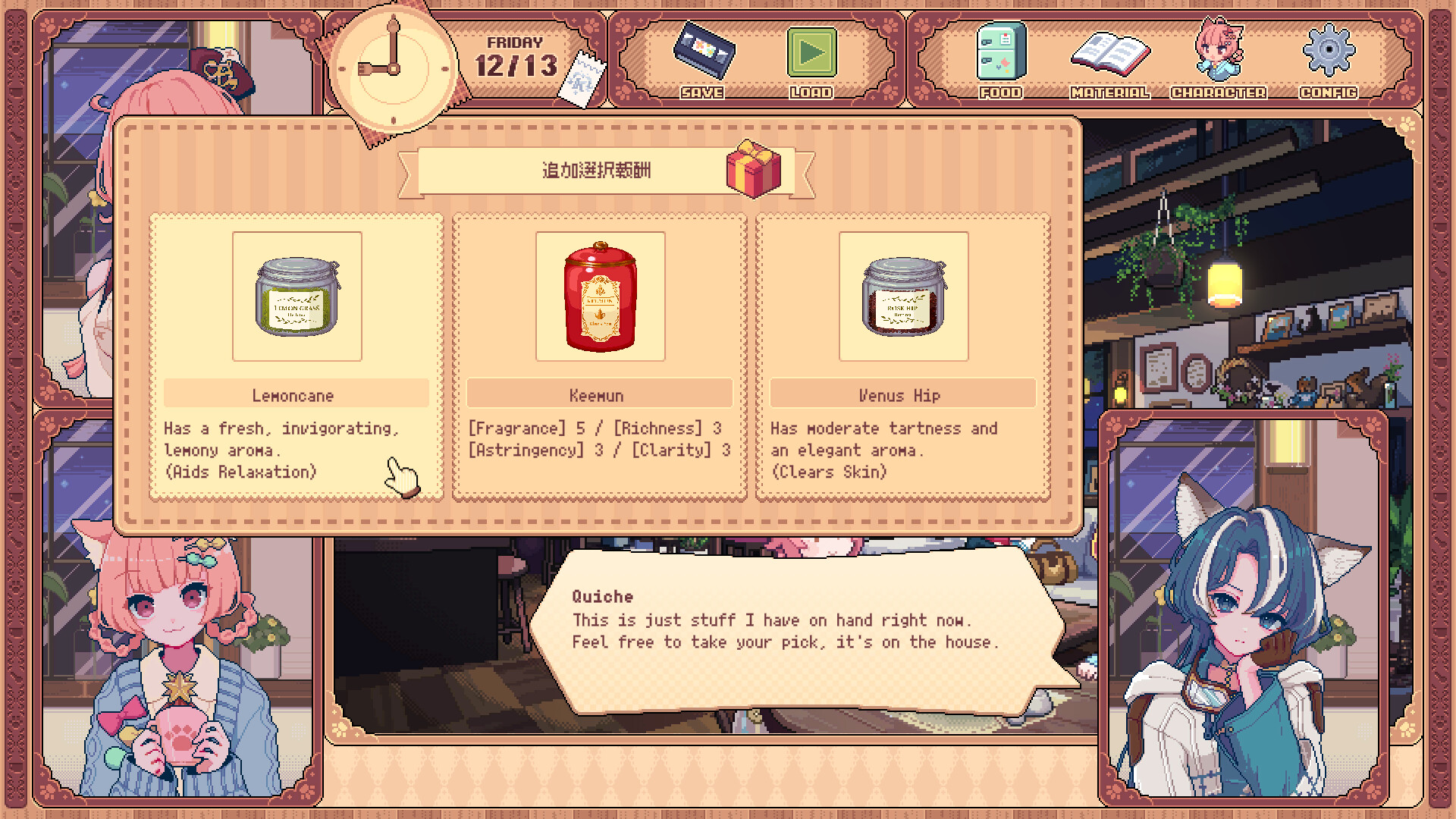The width and height of the screenshot is (1456, 819).
Task: Pick the Keemun reward option
Action: coord(600,356)
